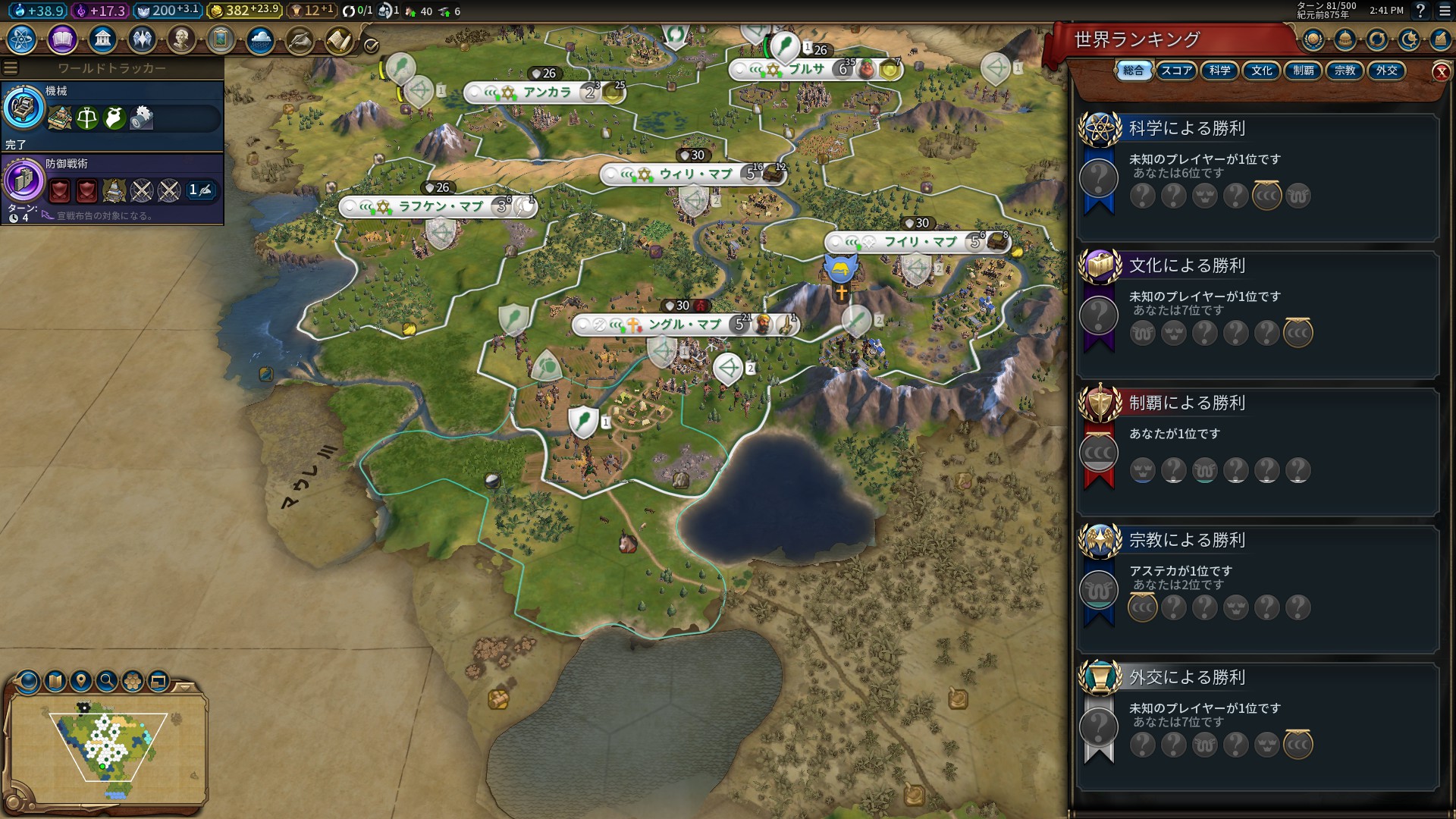Open the map pin tool
Viewport: 1456px width, 819px height.
(x=81, y=681)
